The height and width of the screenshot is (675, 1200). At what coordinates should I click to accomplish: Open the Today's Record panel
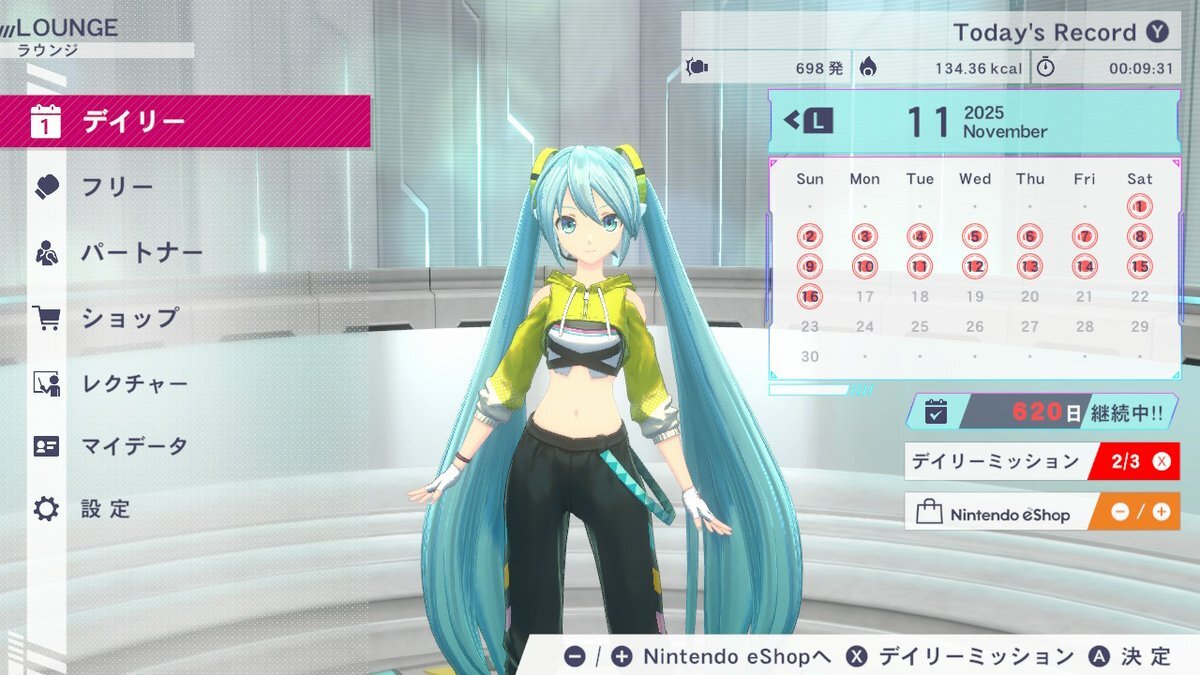tap(1058, 32)
